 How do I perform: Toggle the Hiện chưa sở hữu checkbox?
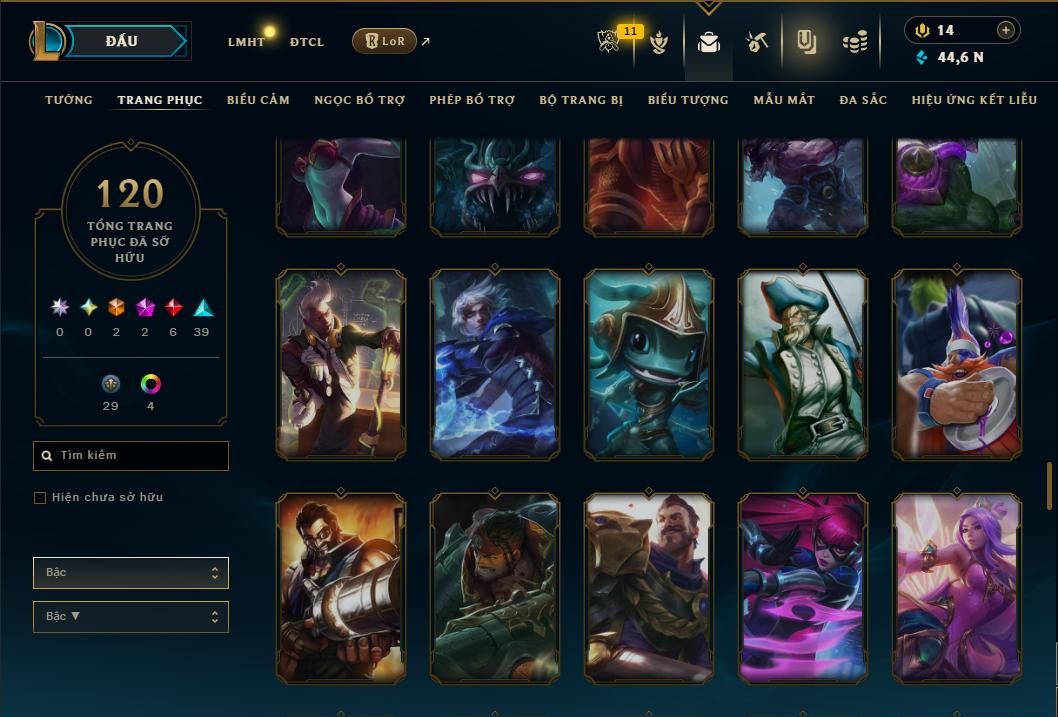click(x=40, y=498)
